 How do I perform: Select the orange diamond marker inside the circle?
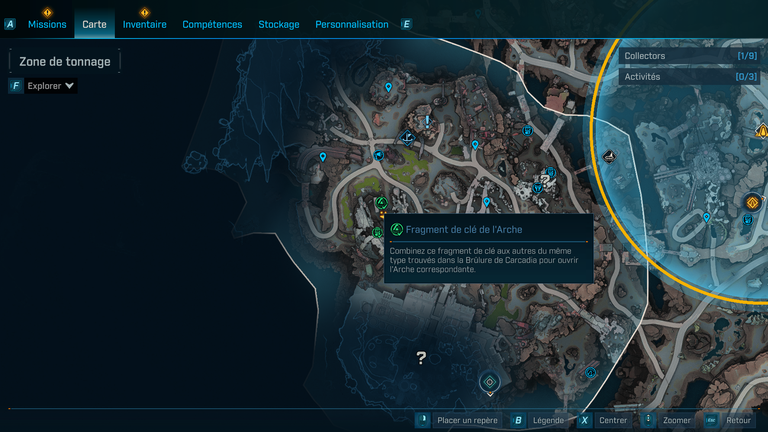pyautogui.click(x=752, y=203)
